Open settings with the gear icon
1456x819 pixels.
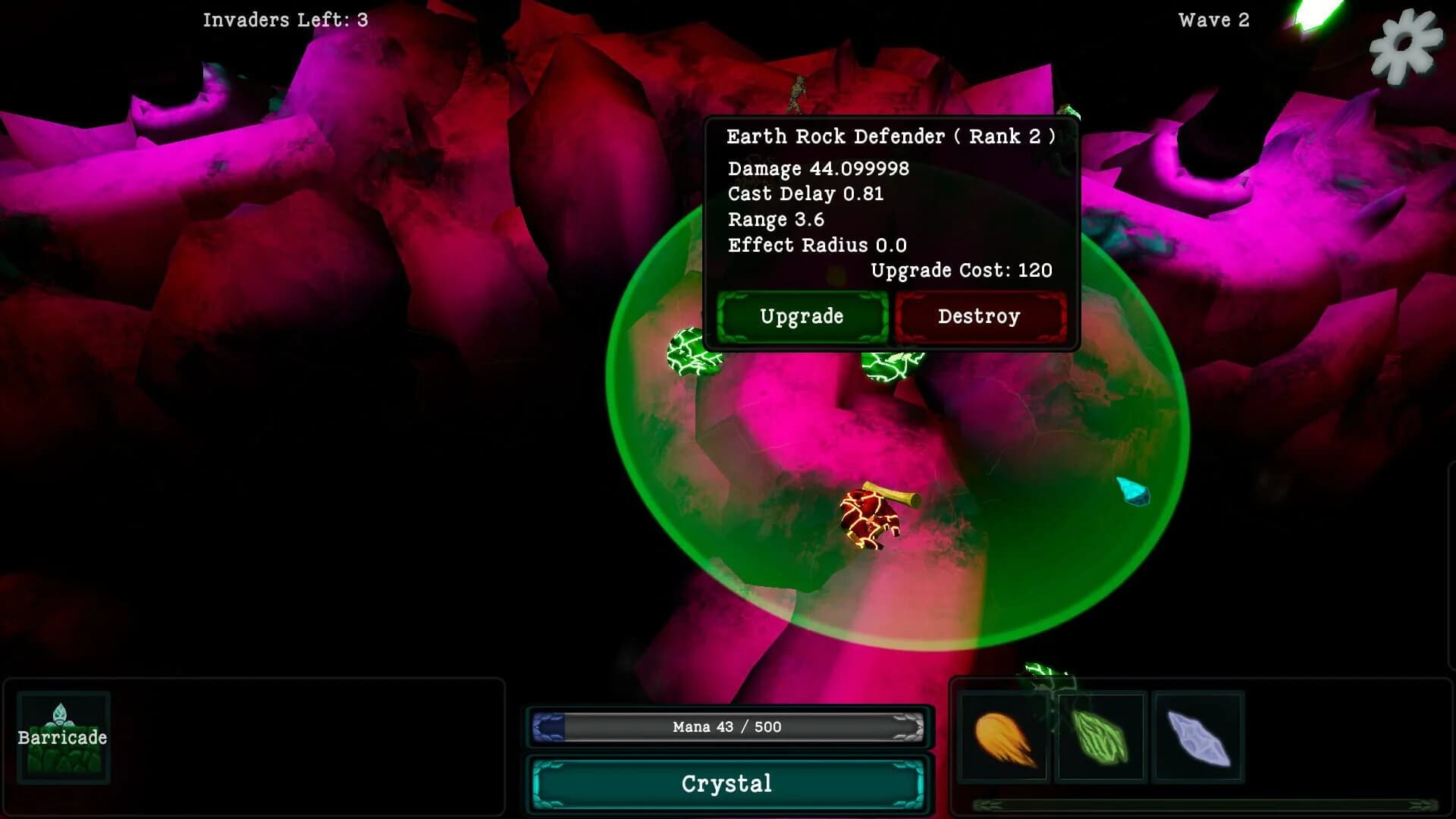click(x=1405, y=45)
